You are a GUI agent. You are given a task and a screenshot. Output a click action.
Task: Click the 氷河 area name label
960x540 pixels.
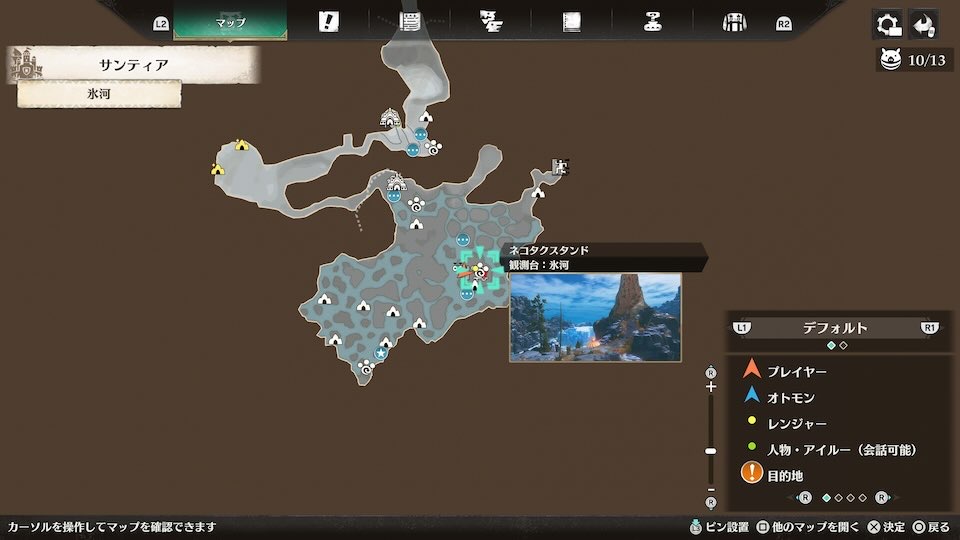(x=99, y=94)
